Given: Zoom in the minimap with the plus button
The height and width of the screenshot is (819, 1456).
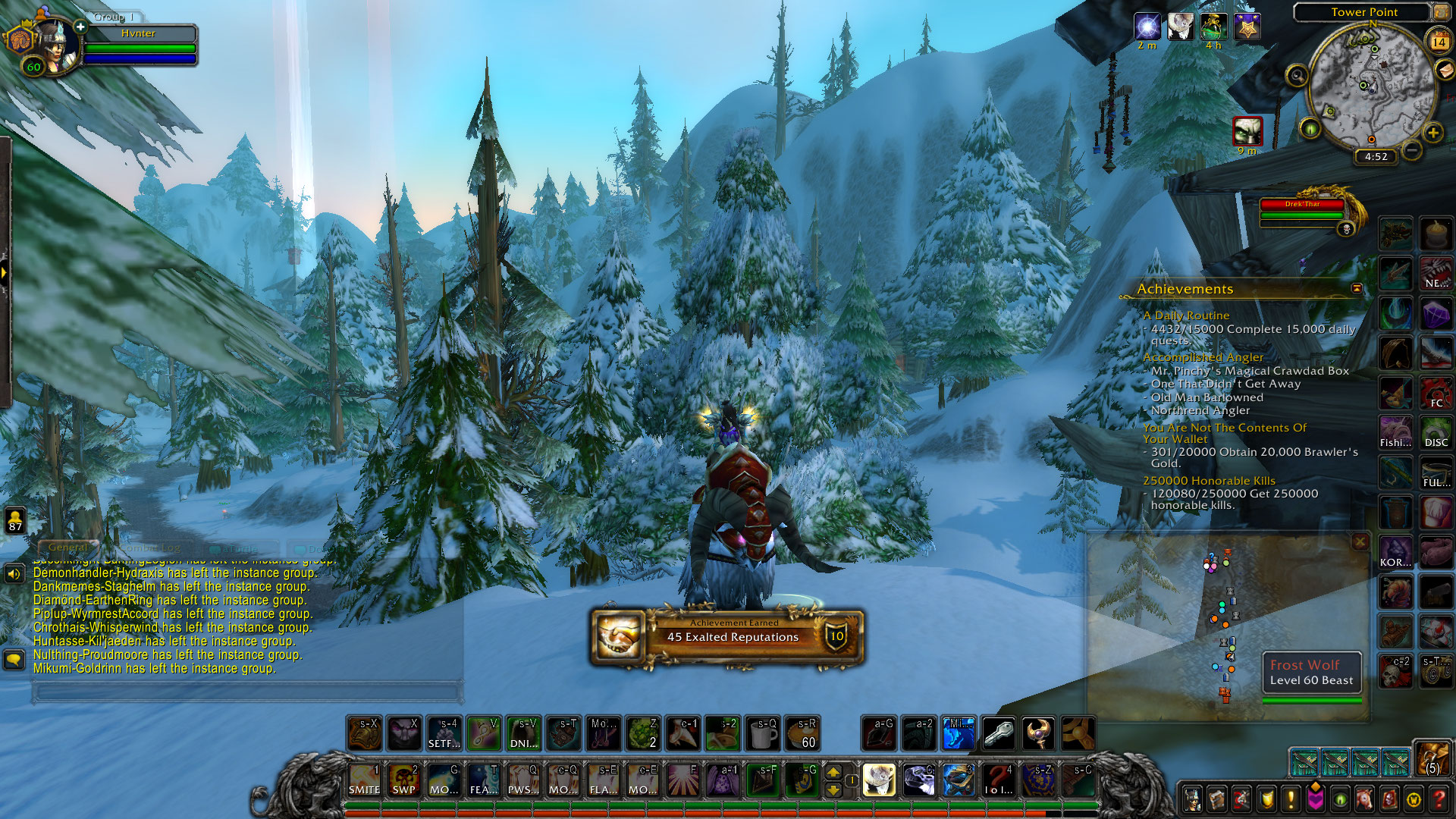Looking at the screenshot, I should 1432,133.
